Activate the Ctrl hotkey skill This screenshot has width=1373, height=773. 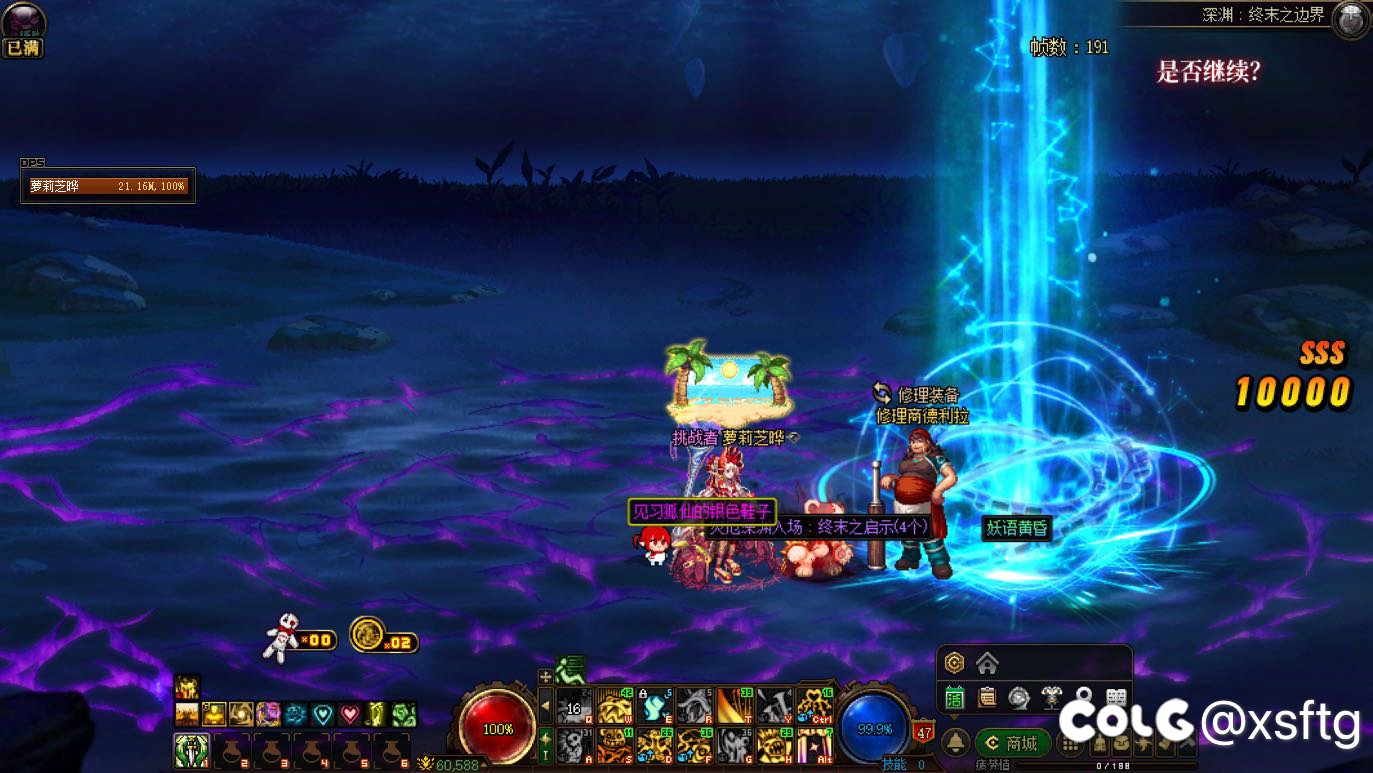(815, 706)
